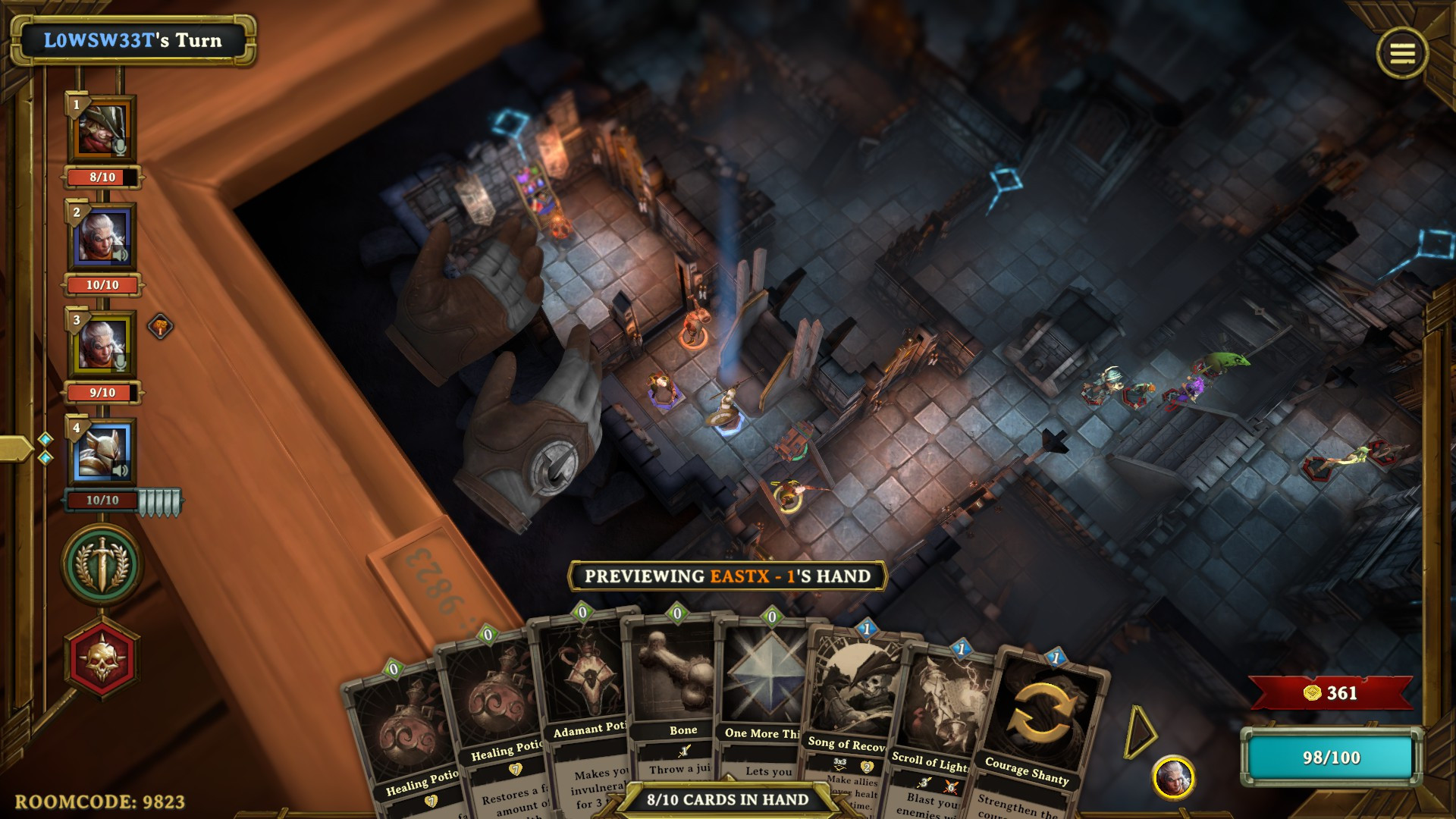Click the green sword and laurel button
This screenshot has height=819, width=1456.
pos(102,565)
